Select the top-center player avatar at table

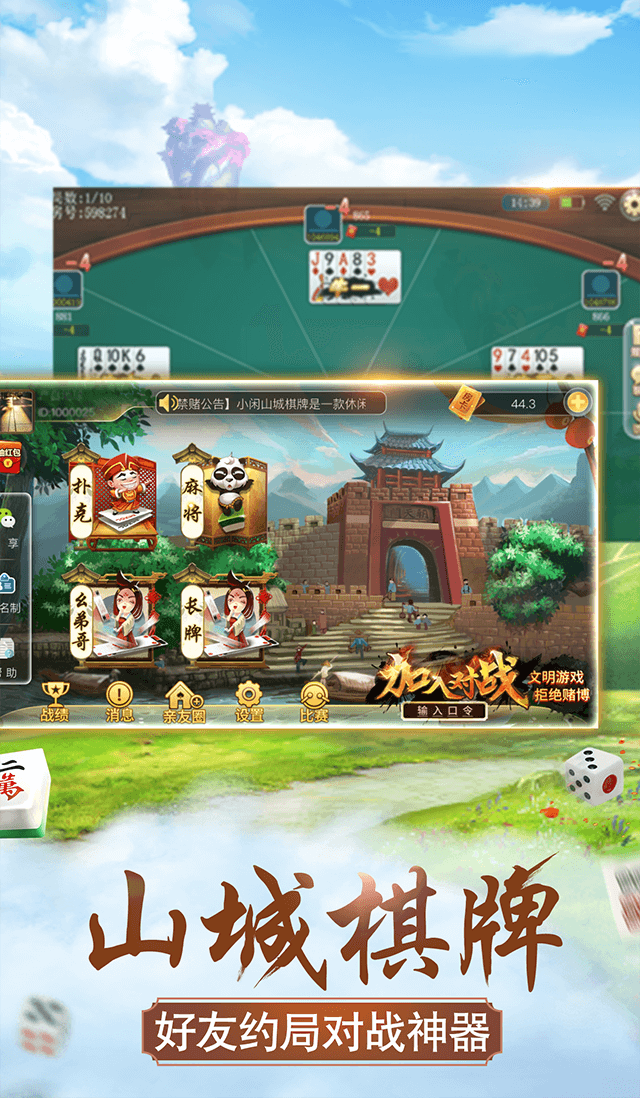point(322,221)
